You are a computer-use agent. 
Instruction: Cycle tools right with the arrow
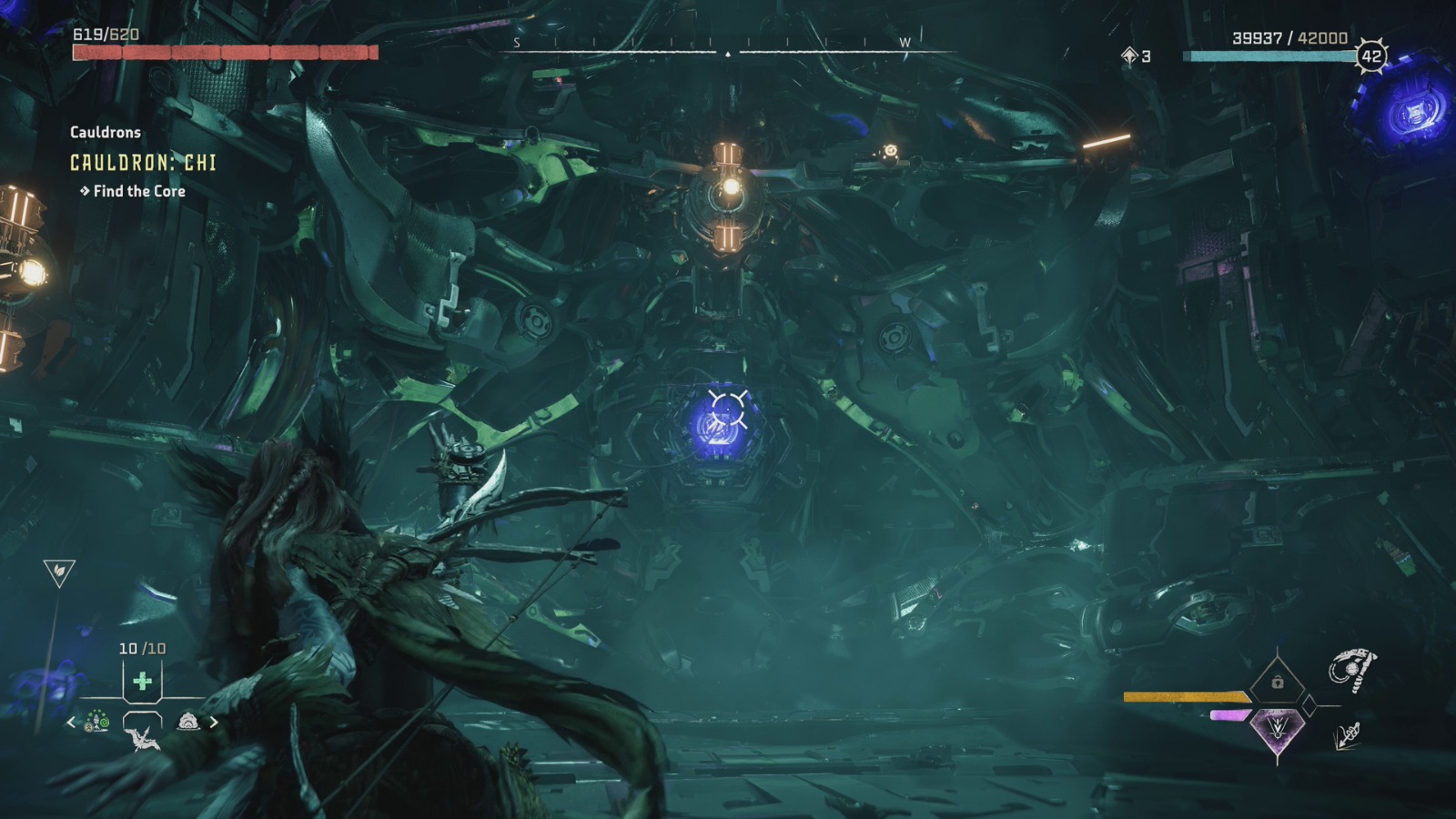(214, 723)
